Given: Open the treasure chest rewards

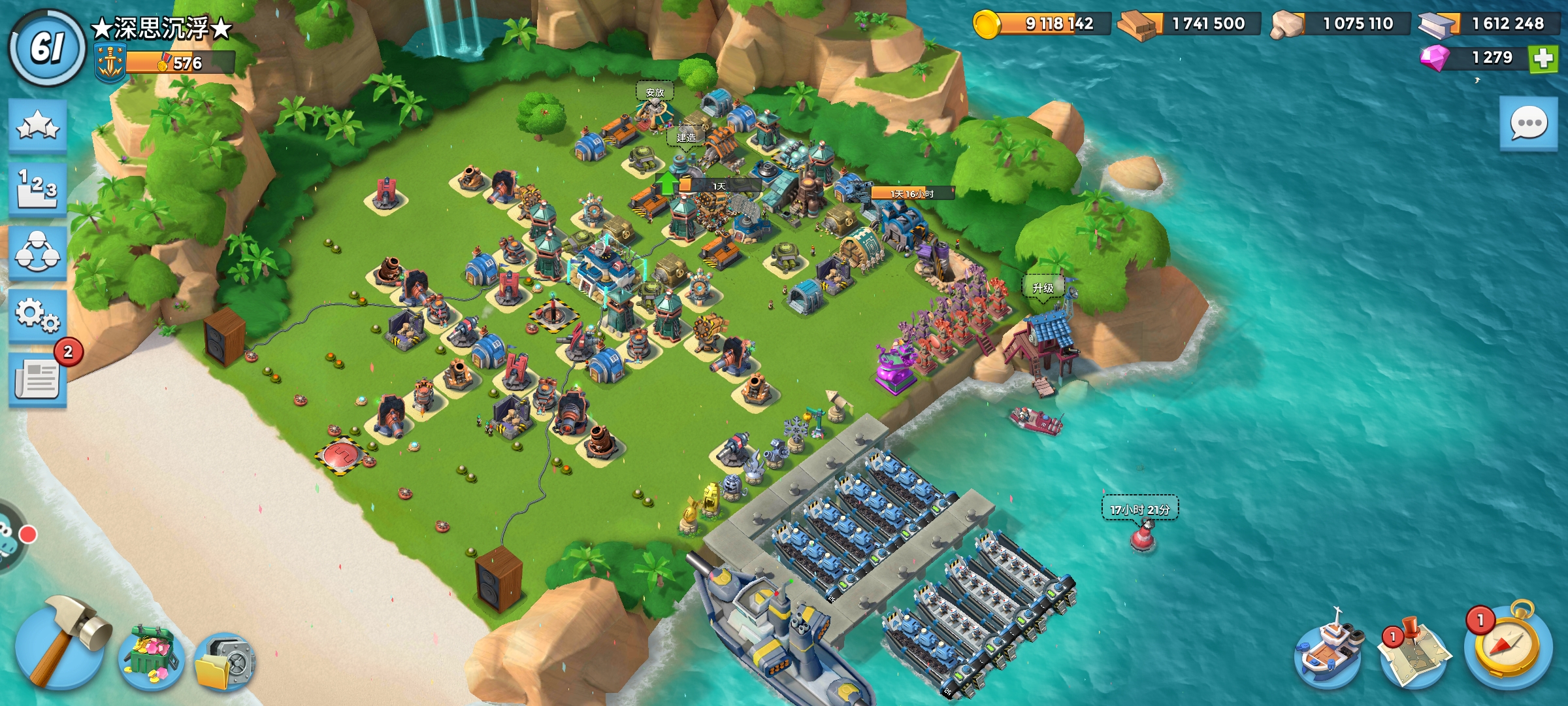Looking at the screenshot, I should point(152,658).
